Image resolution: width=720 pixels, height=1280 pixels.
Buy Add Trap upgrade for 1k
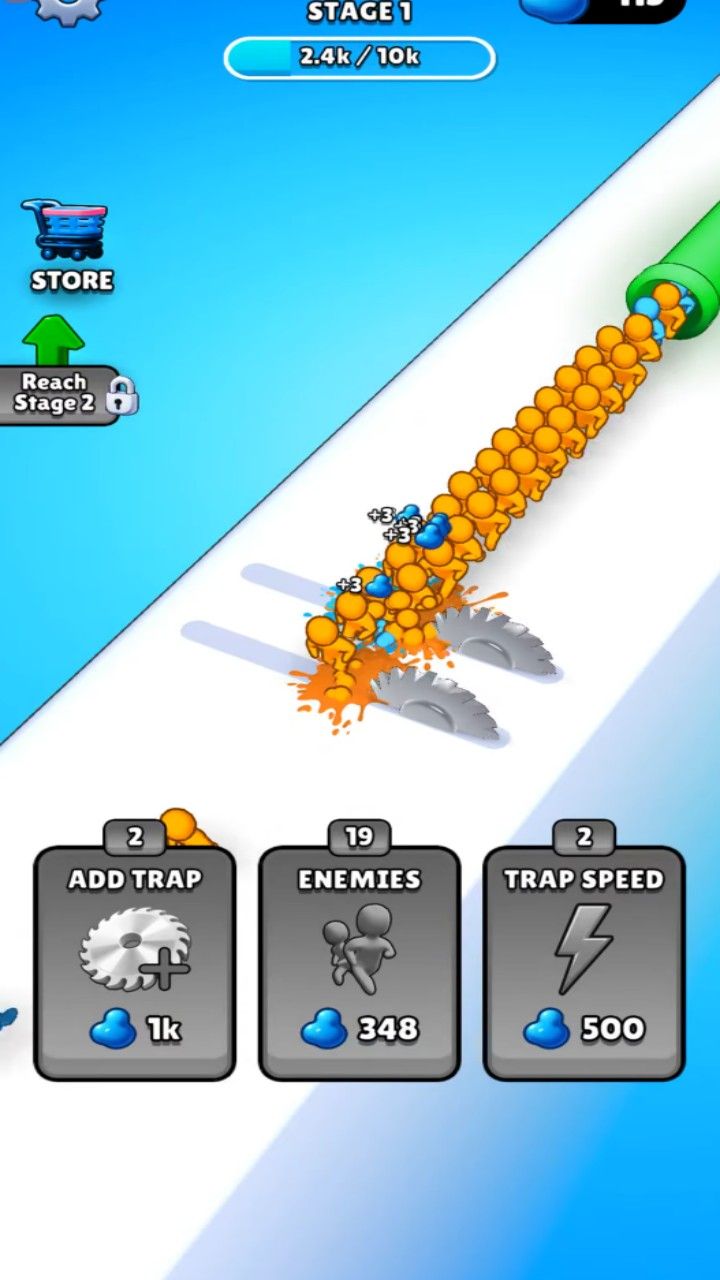[135, 962]
